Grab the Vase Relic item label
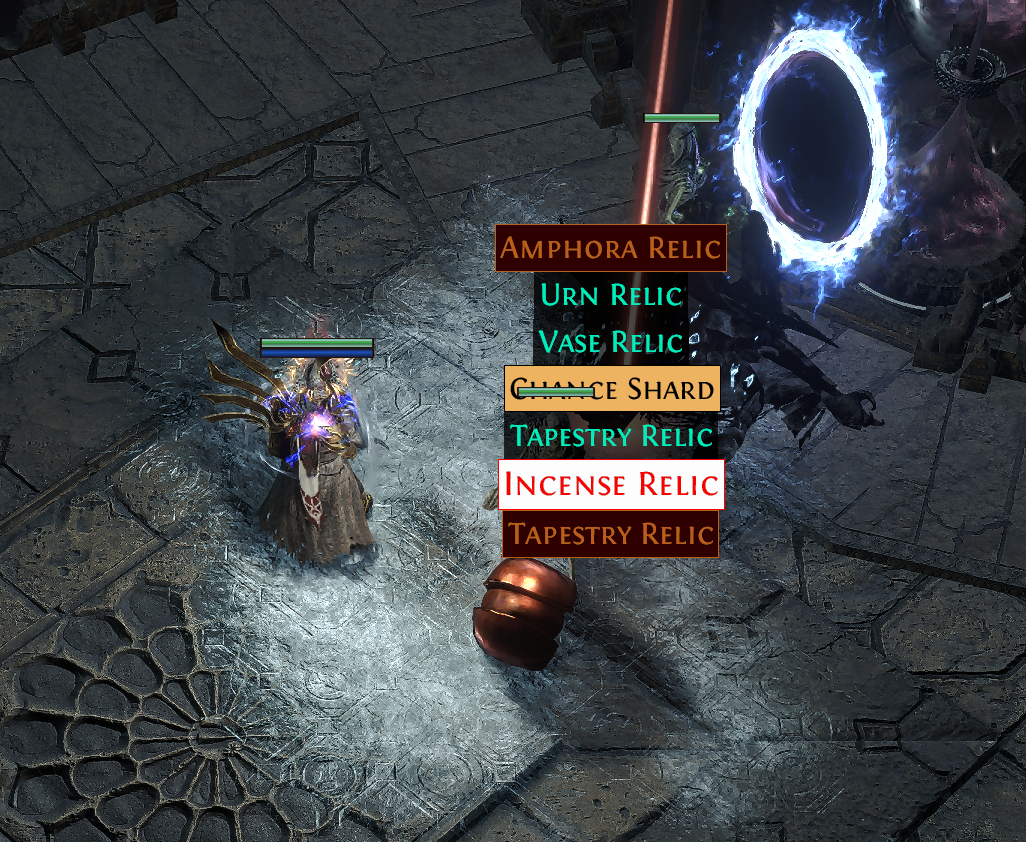This screenshot has width=1026, height=842. click(610, 342)
